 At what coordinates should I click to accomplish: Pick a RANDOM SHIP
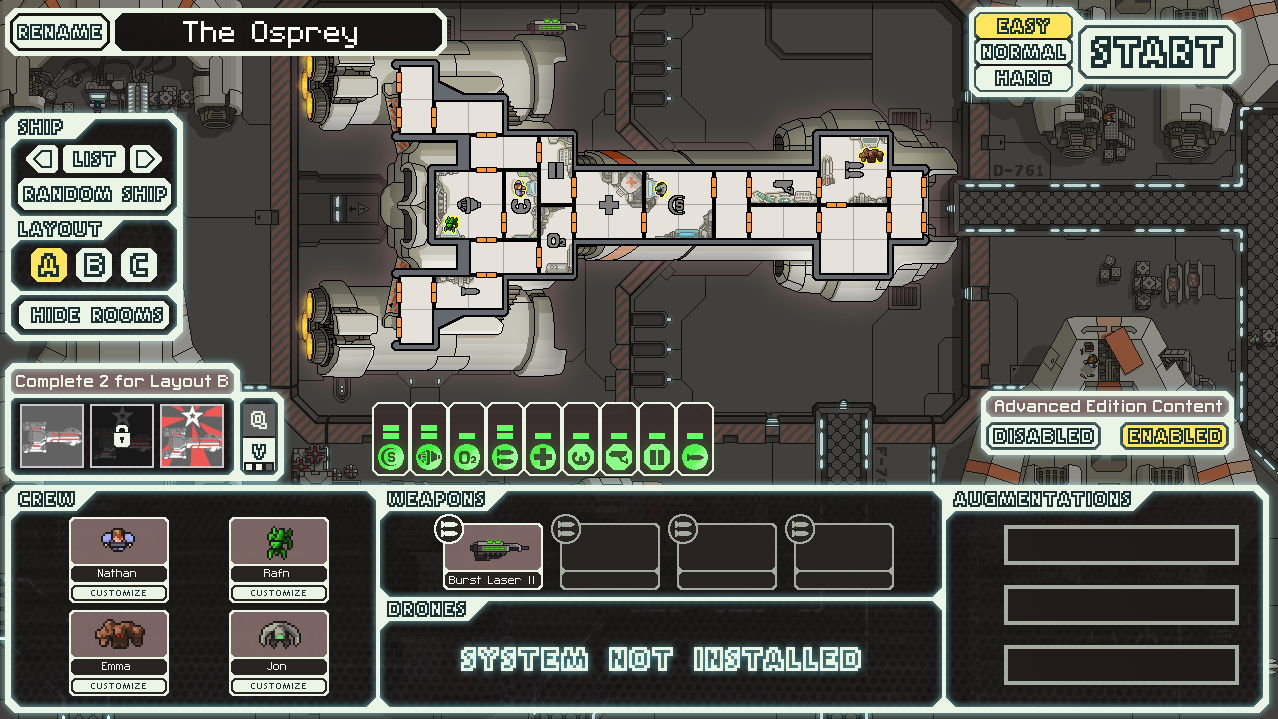pos(95,194)
